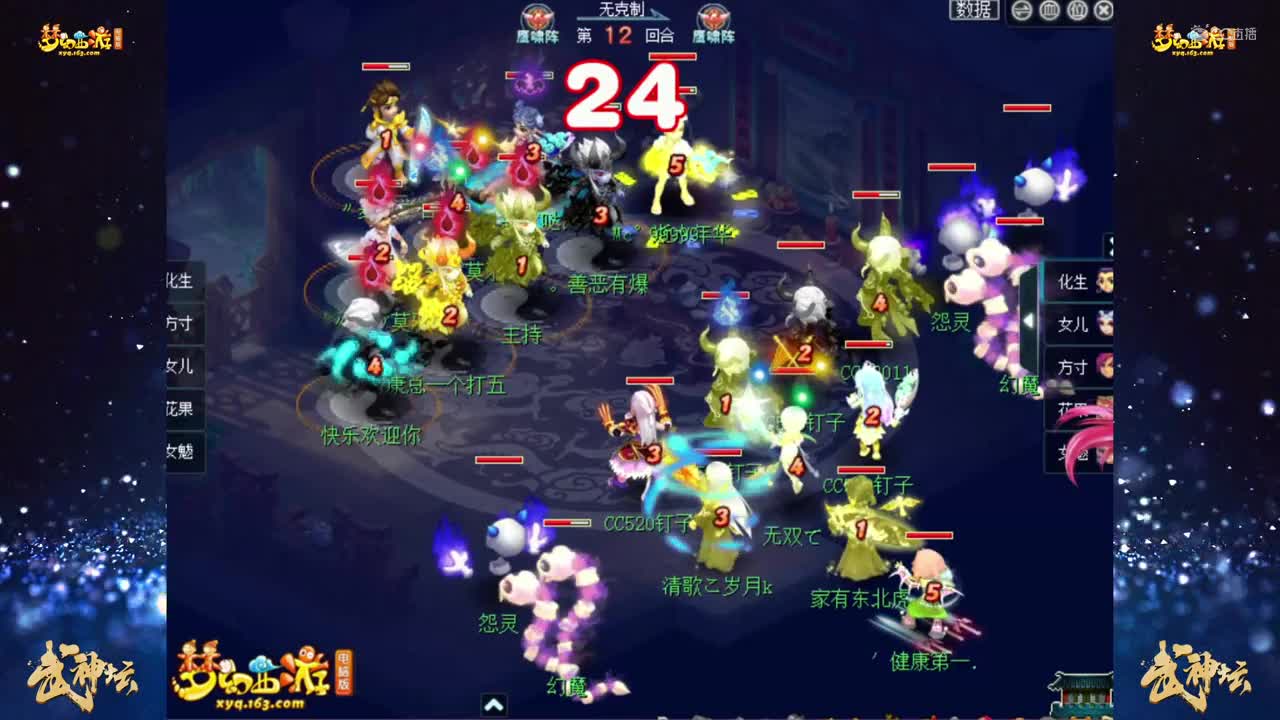1280x720 pixels.
Task: Click the 化生 avatar icon on right panel
Action: (x=1102, y=283)
